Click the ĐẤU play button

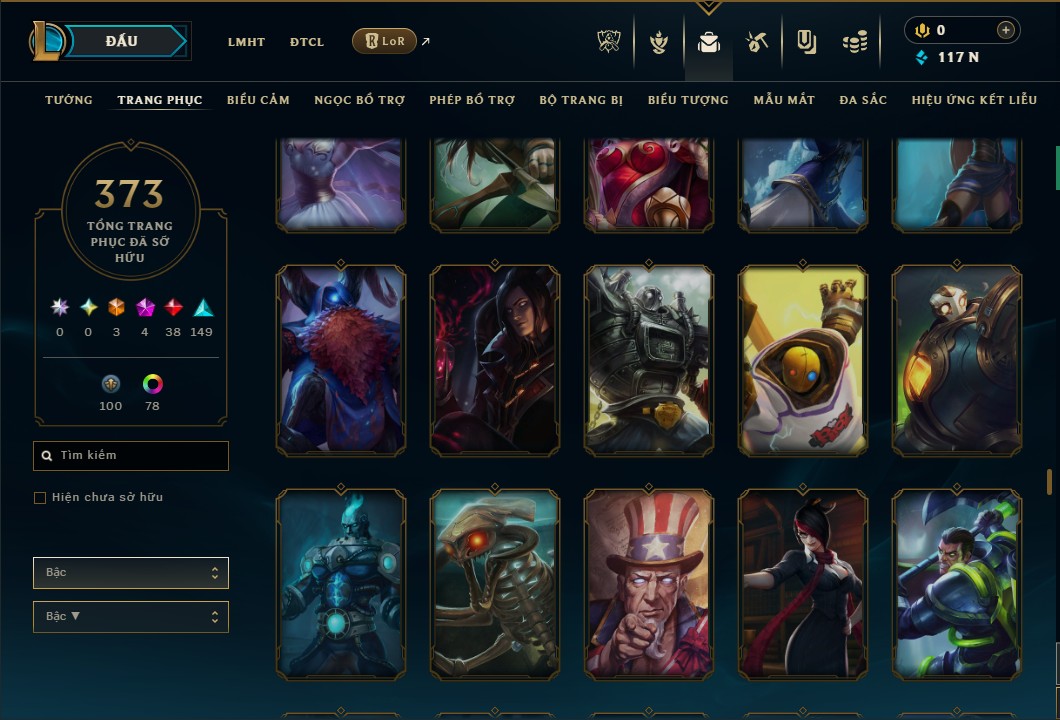(122, 41)
